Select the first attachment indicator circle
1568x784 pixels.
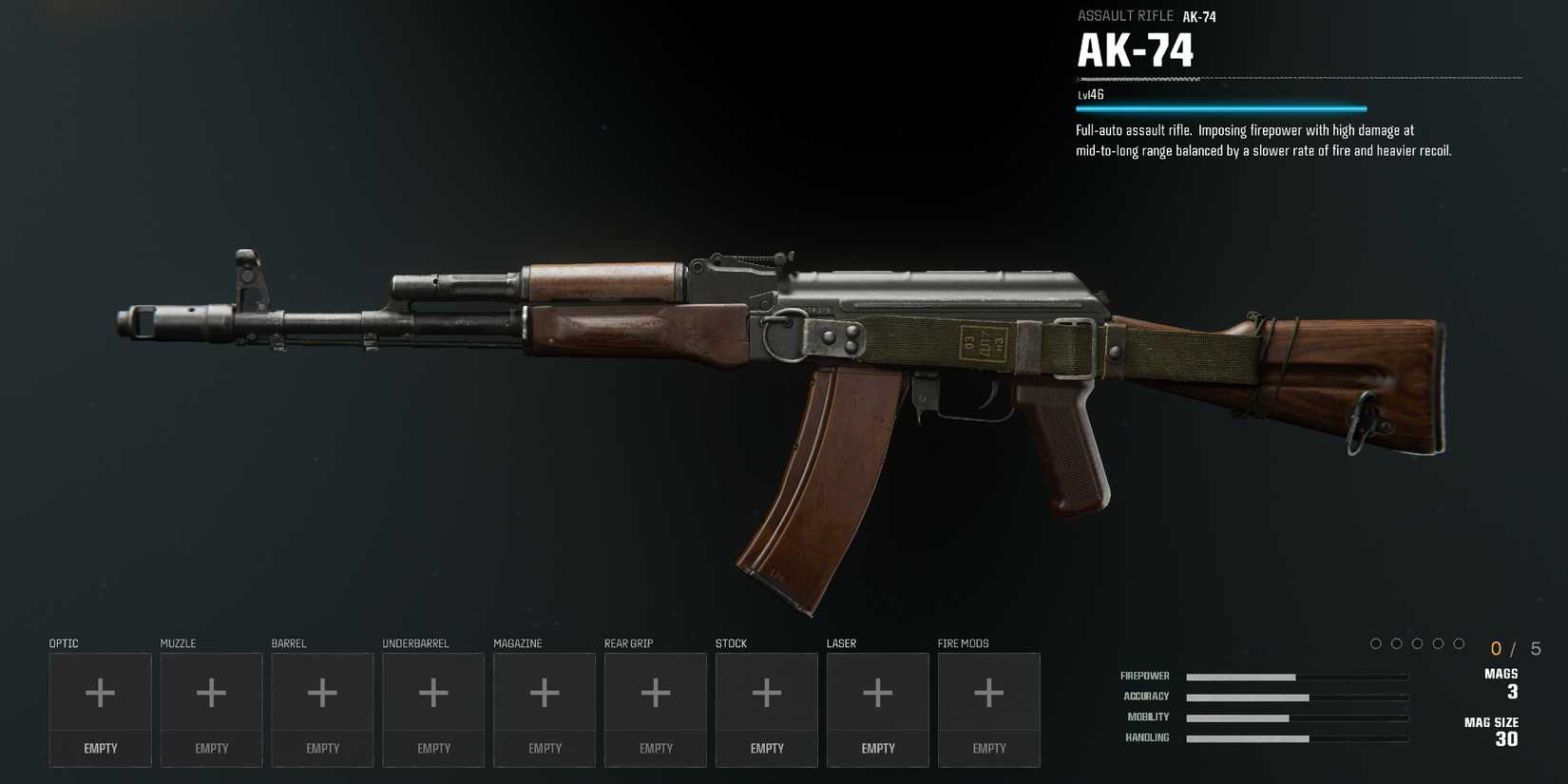[1376, 642]
